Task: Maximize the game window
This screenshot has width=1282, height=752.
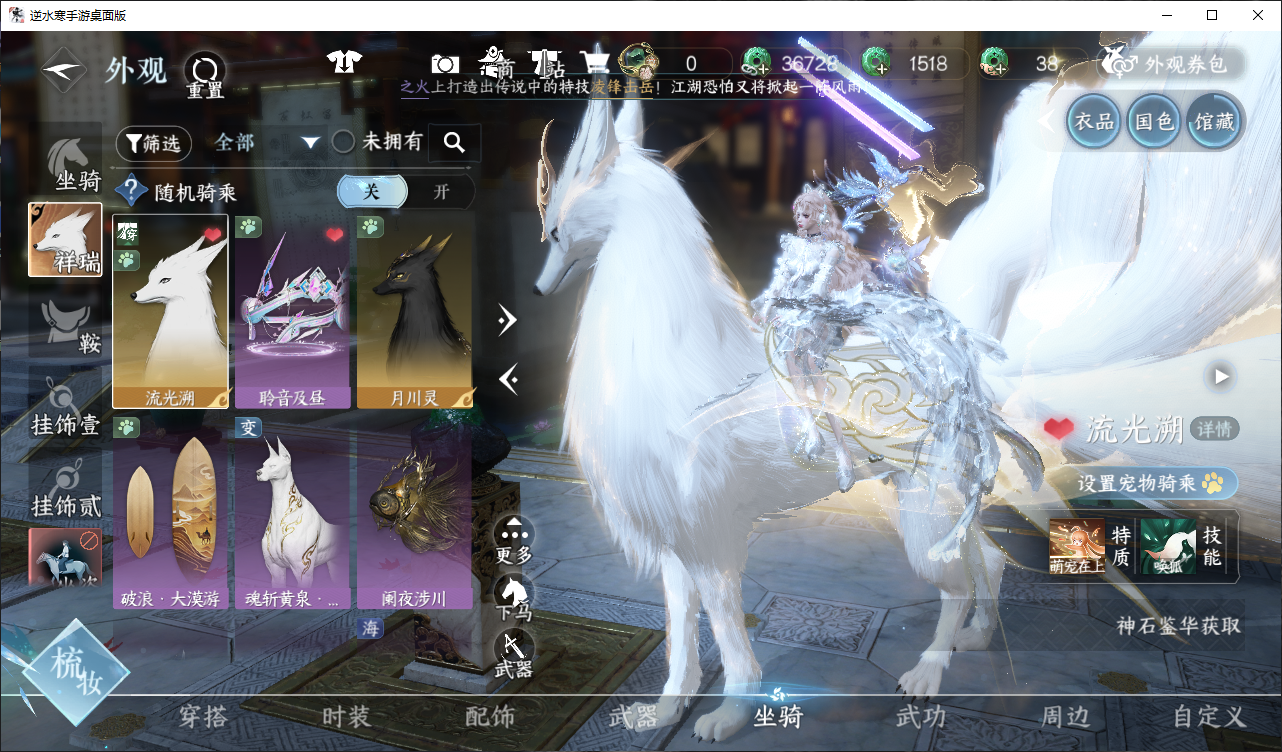Action: pyautogui.click(x=1212, y=15)
